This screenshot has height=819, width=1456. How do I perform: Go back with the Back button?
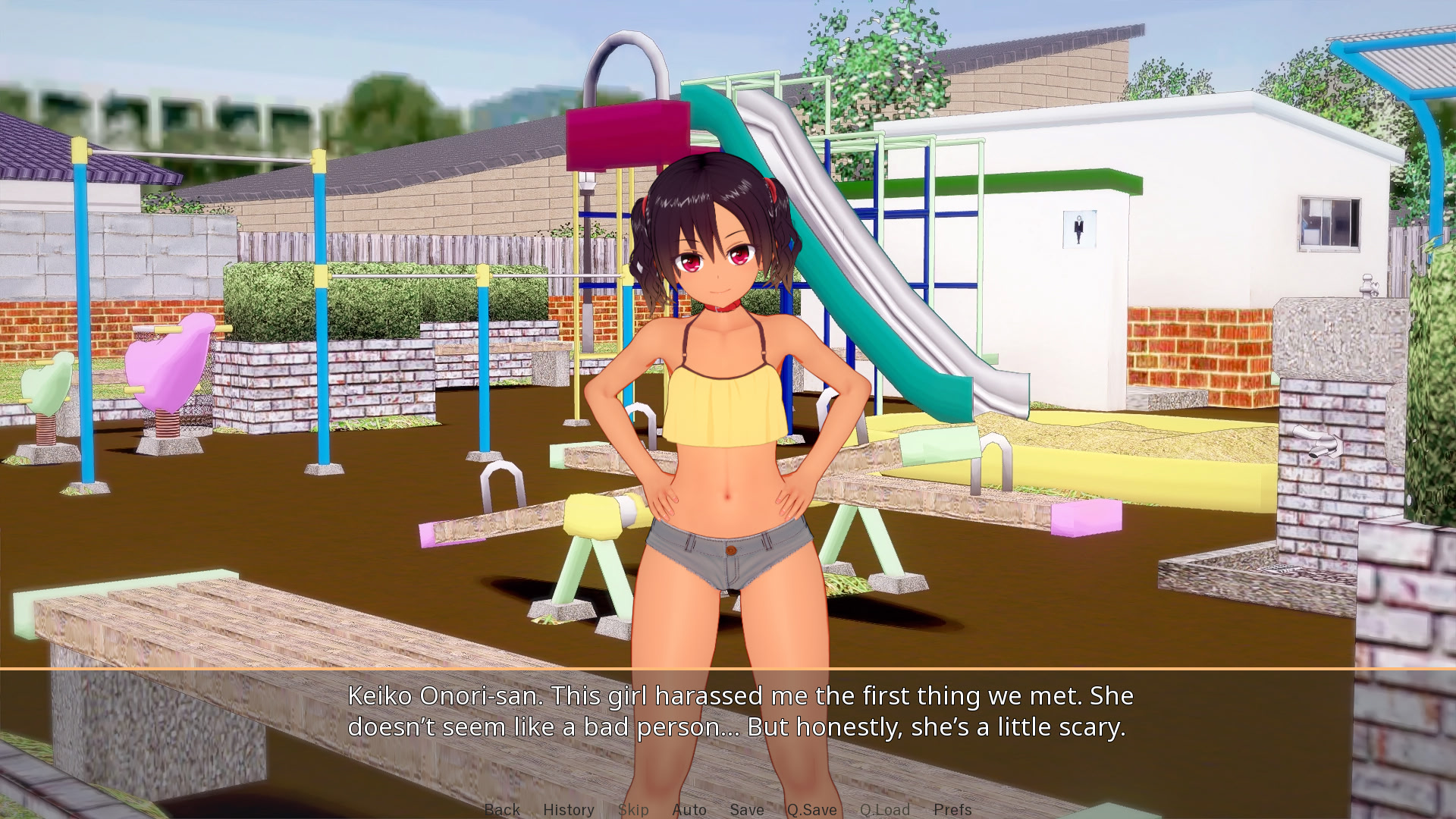pos(502,809)
